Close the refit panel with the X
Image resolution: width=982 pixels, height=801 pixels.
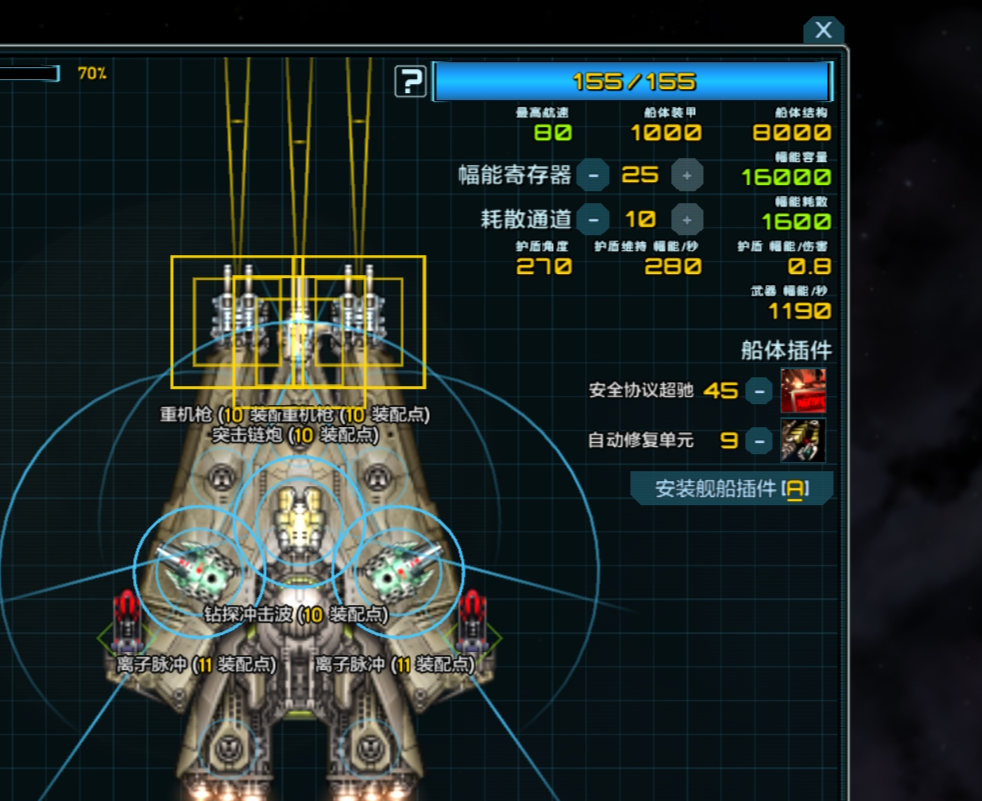pos(823,30)
